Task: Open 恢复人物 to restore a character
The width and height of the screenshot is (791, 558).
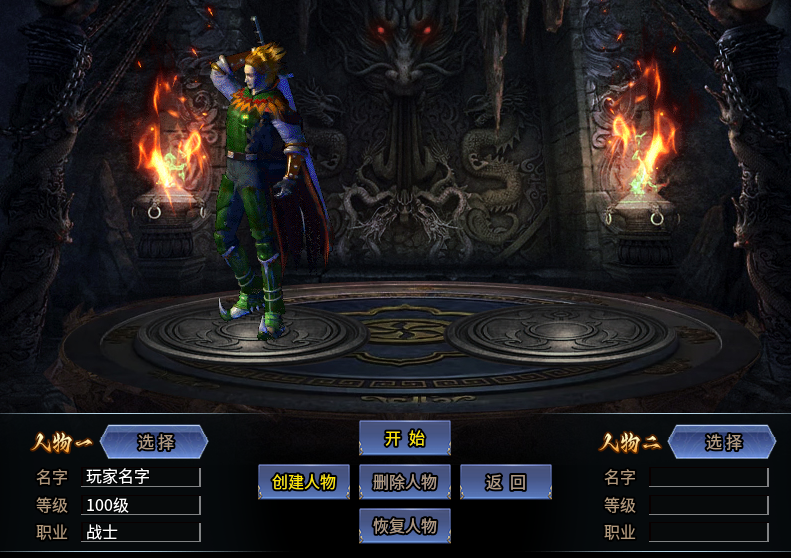Action: pos(405,526)
